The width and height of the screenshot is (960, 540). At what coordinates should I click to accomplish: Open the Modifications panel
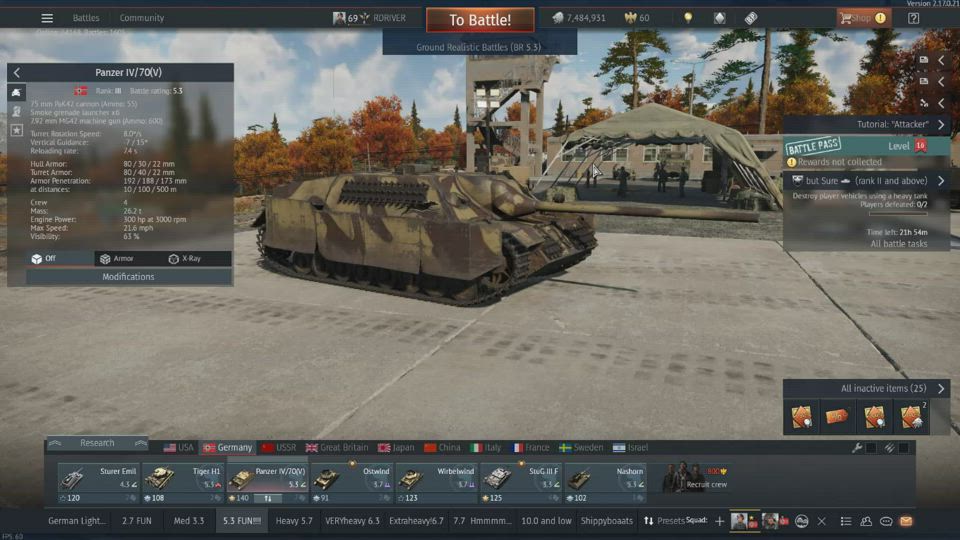coord(128,277)
